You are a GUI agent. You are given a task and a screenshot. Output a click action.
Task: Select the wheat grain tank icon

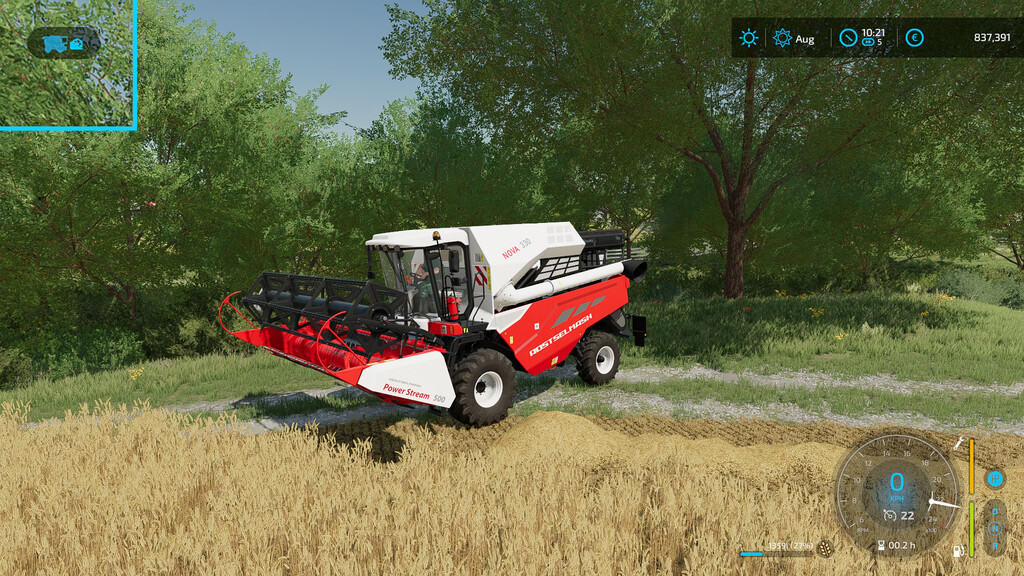click(x=825, y=548)
